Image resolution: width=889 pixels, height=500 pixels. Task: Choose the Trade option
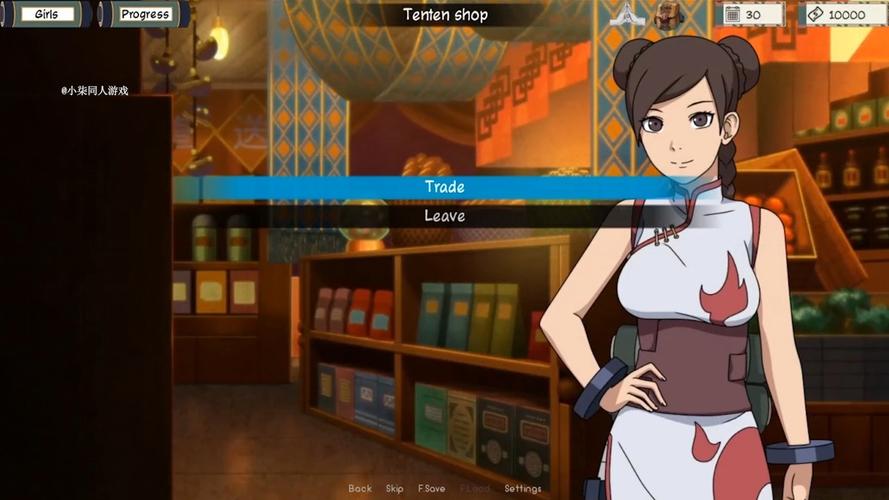[x=444, y=187]
